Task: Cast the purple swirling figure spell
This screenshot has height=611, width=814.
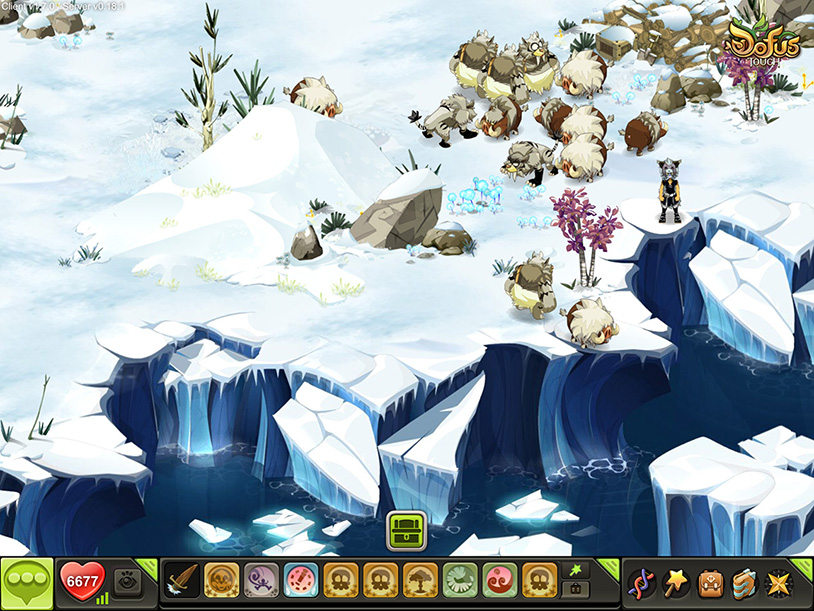Action: [259, 581]
